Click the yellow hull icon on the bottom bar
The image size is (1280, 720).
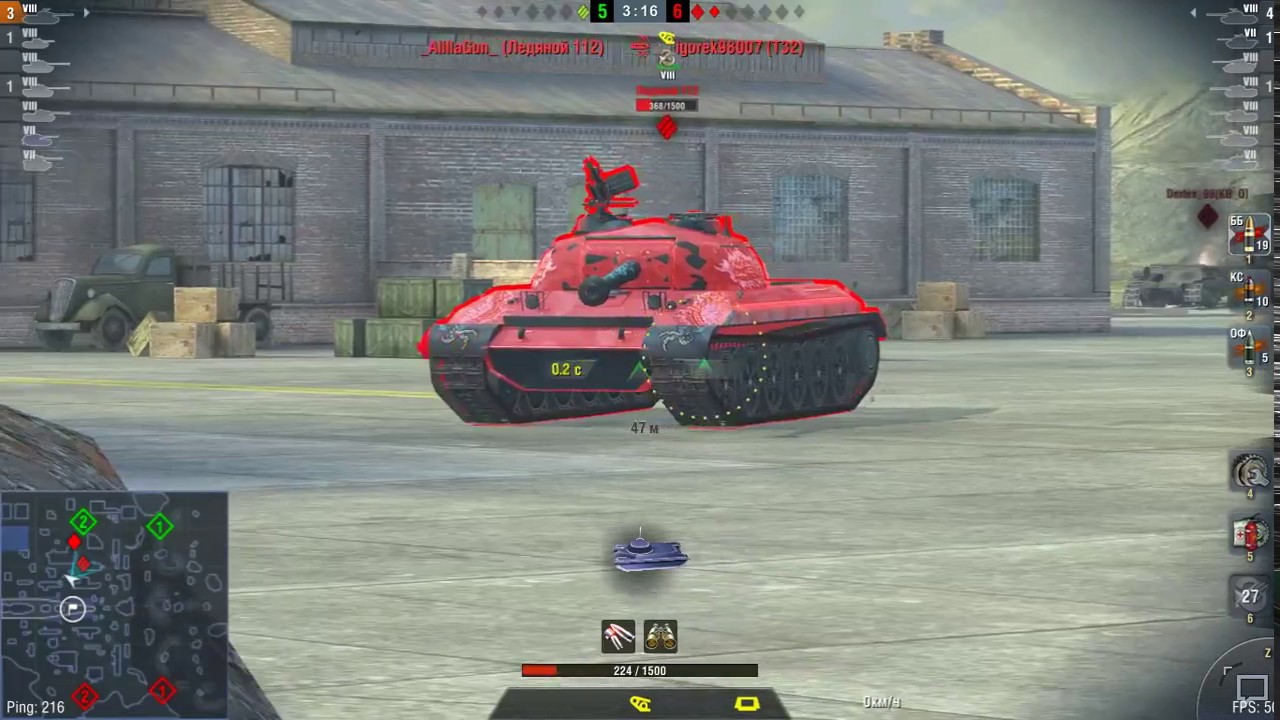[x=747, y=705]
